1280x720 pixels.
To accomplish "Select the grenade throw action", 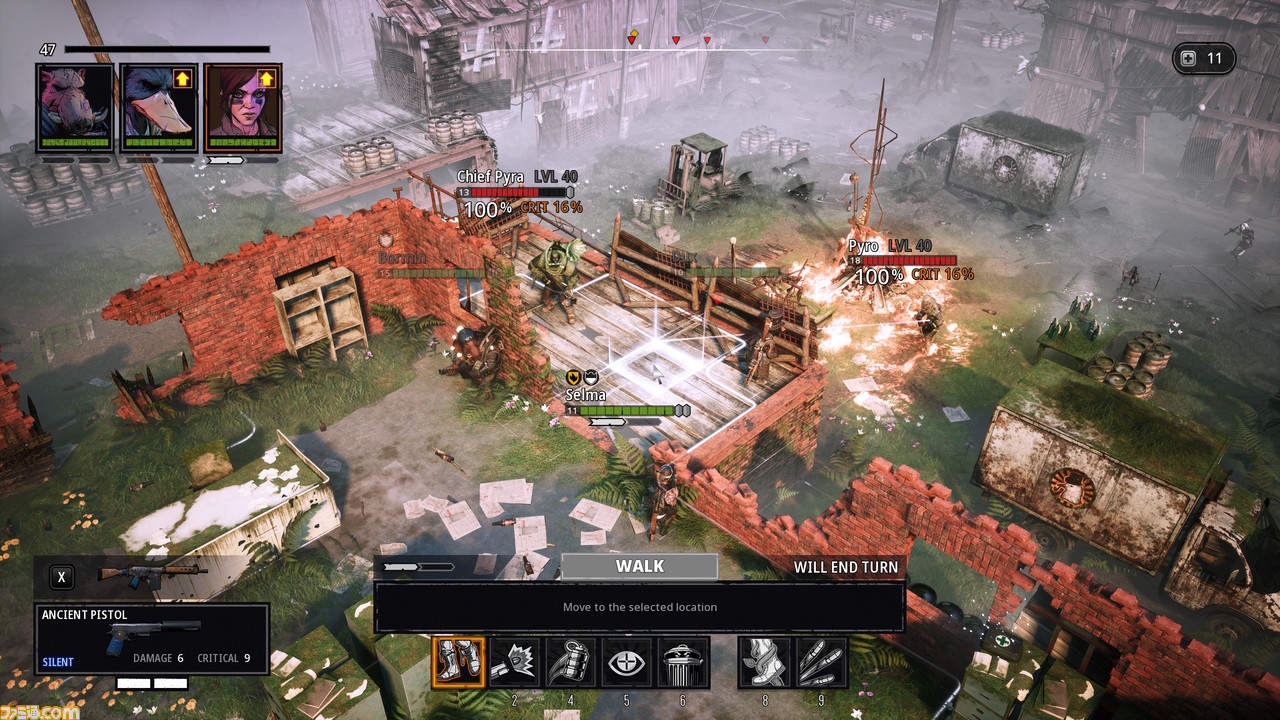I will (571, 662).
